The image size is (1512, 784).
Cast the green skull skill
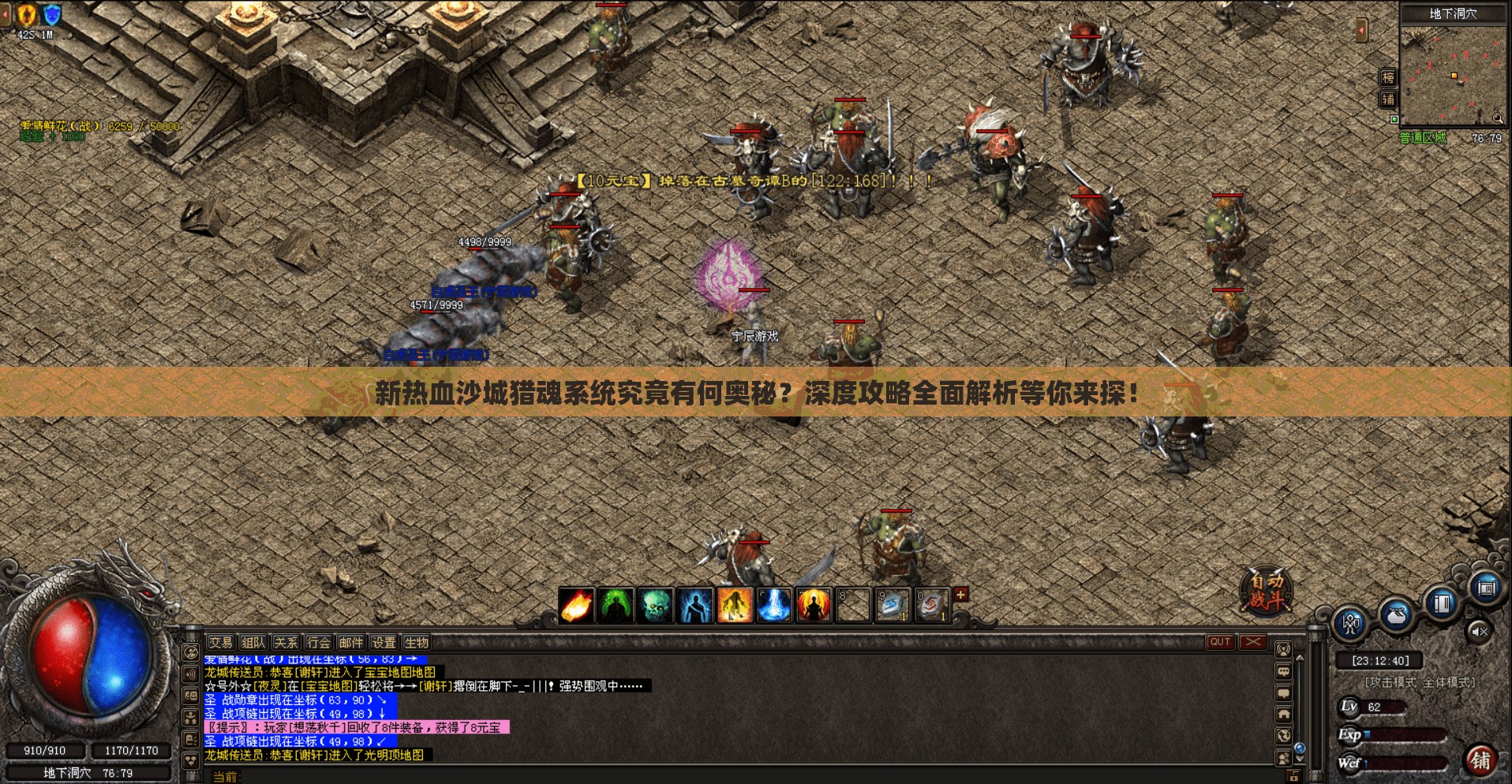(655, 607)
